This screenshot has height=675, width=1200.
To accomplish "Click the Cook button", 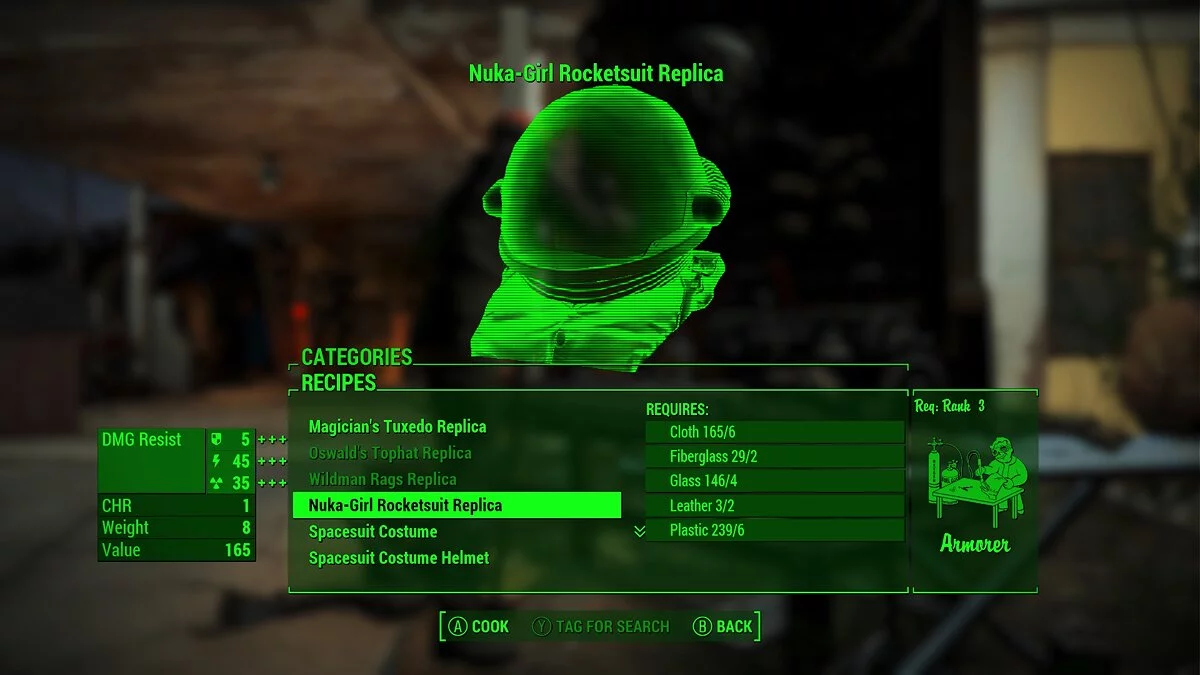I will click(478, 627).
